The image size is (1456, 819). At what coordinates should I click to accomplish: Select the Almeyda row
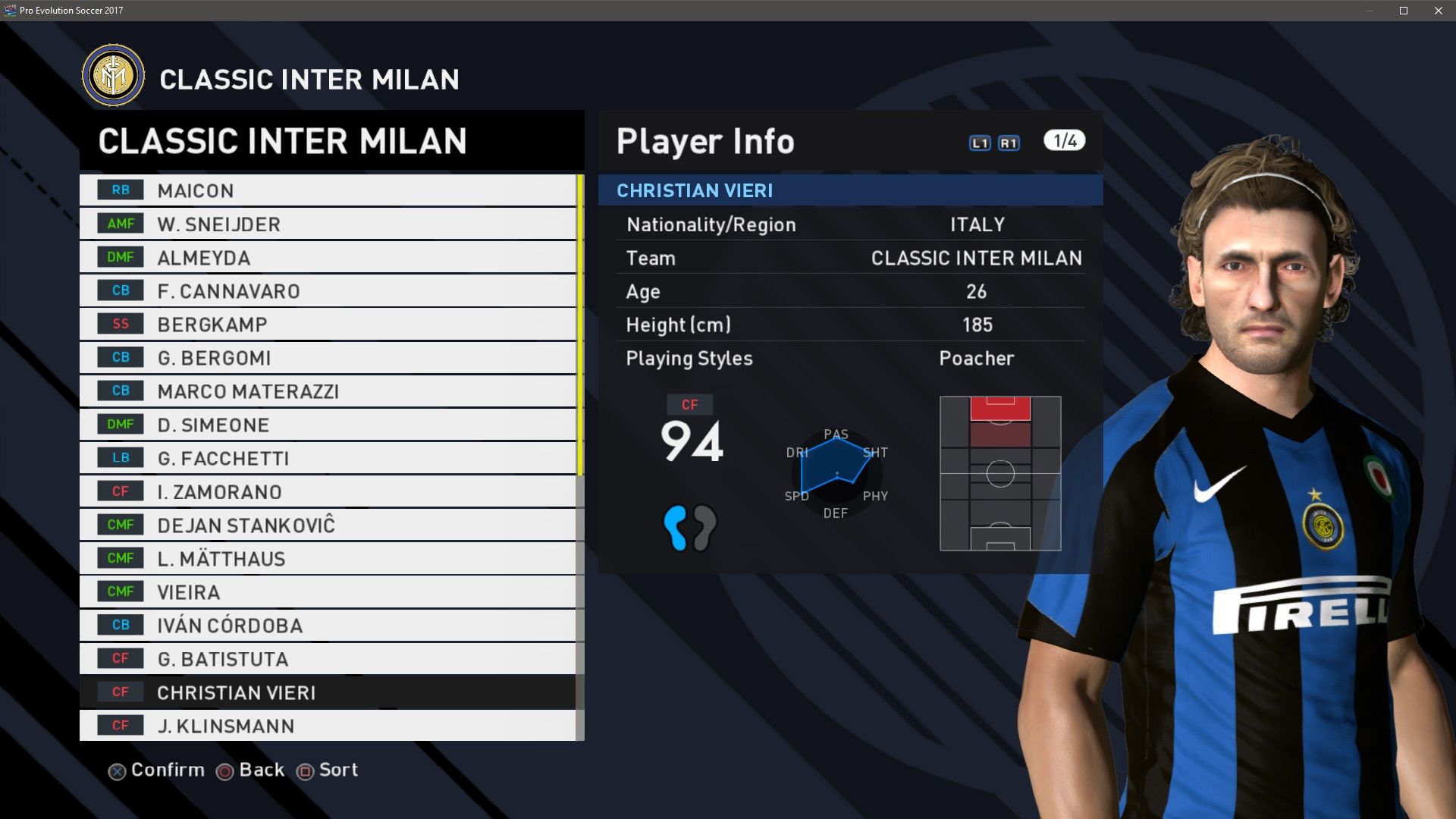point(328,258)
